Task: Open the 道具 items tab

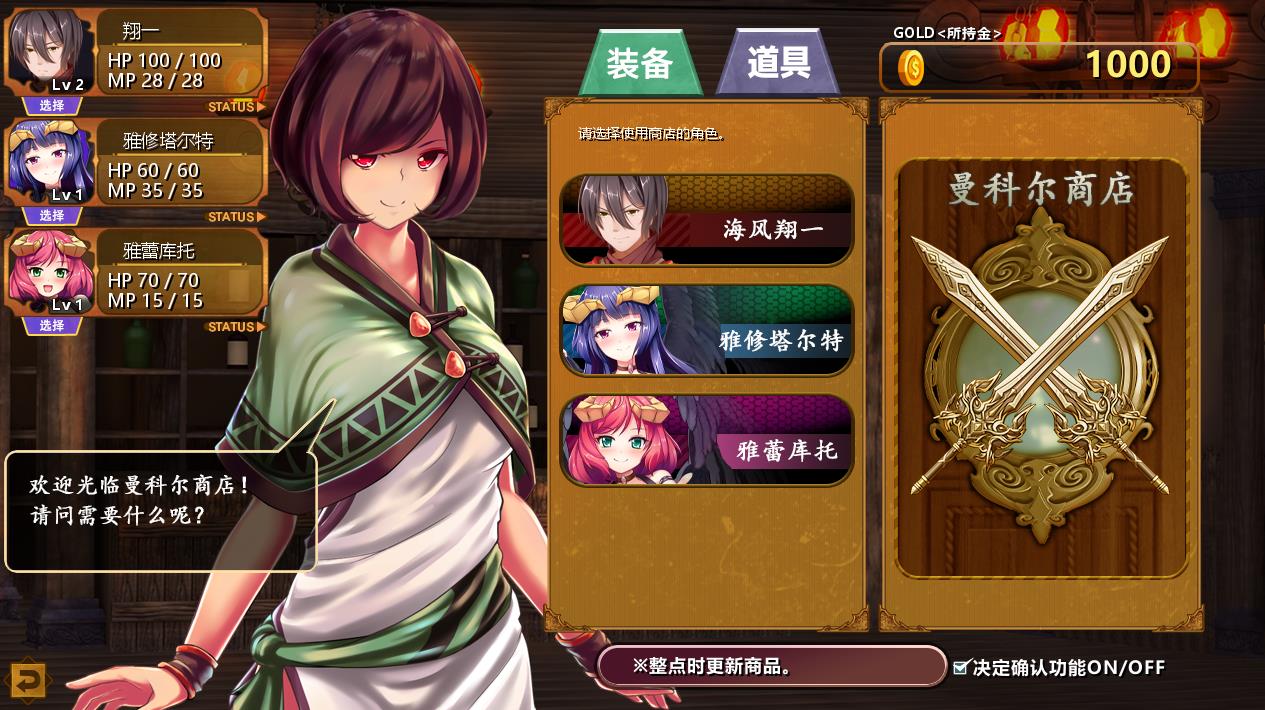Action: pyautogui.click(x=778, y=64)
